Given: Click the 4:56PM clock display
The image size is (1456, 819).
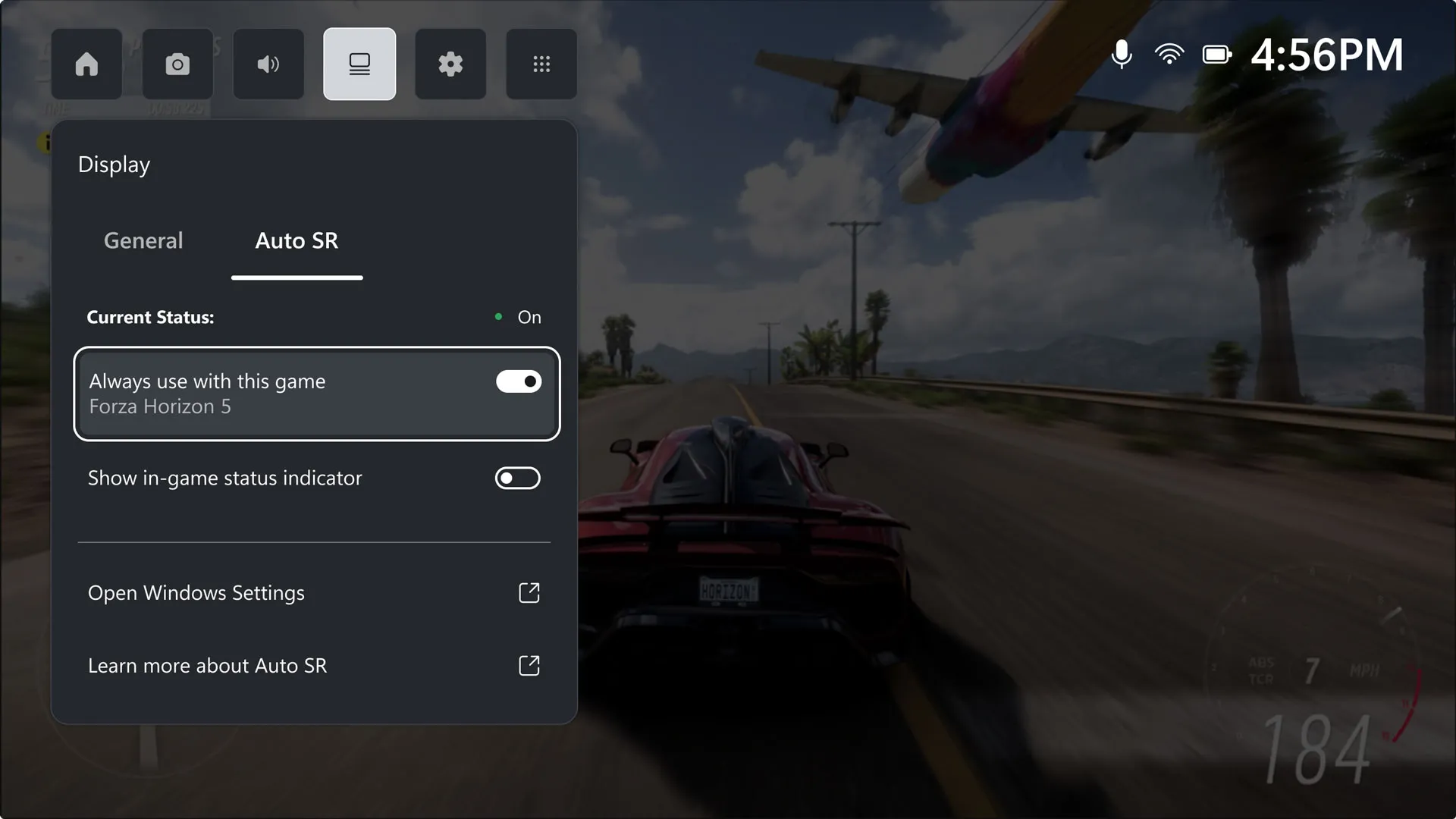Looking at the screenshot, I should coord(1327,54).
